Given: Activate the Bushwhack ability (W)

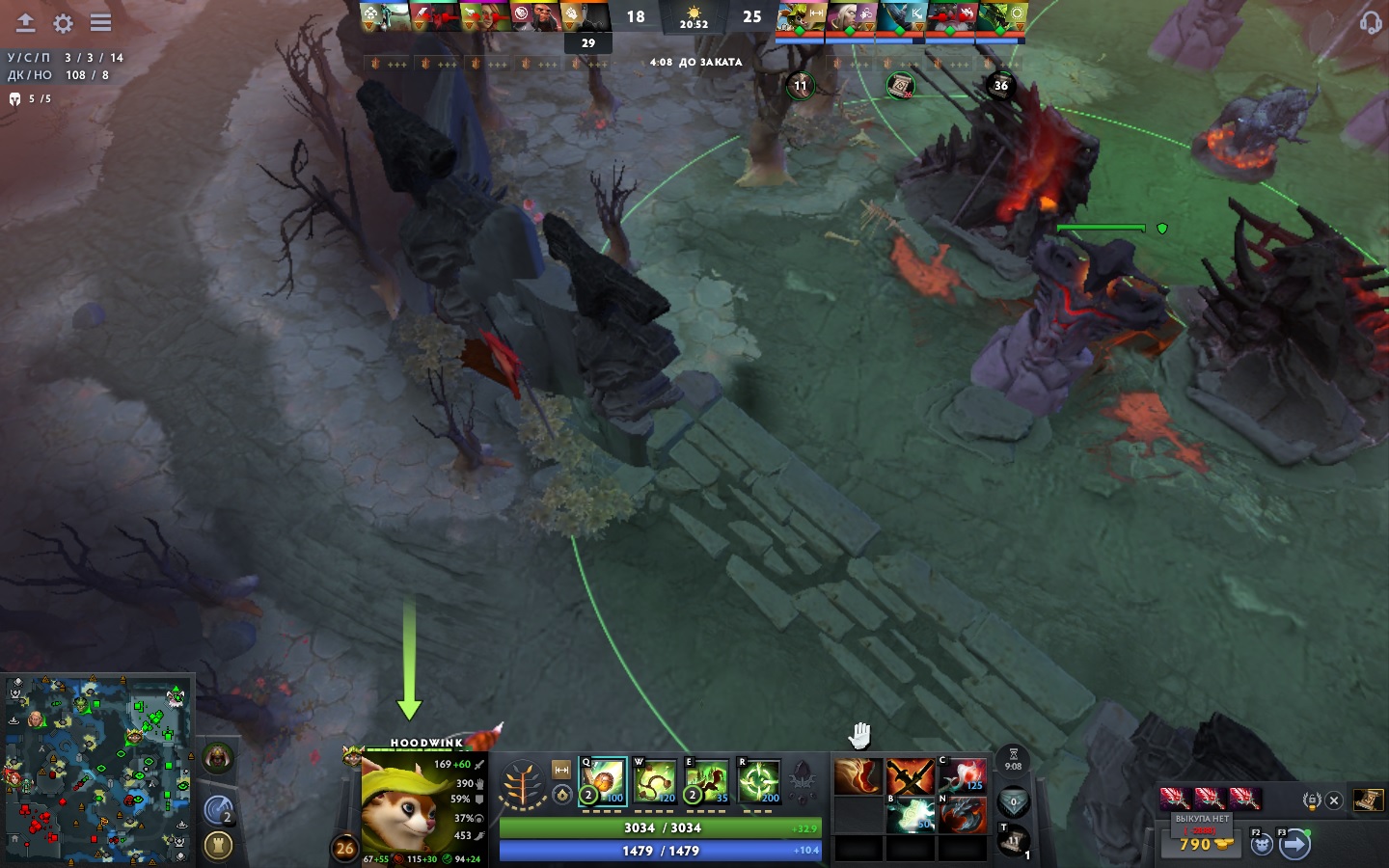Looking at the screenshot, I should [x=655, y=781].
